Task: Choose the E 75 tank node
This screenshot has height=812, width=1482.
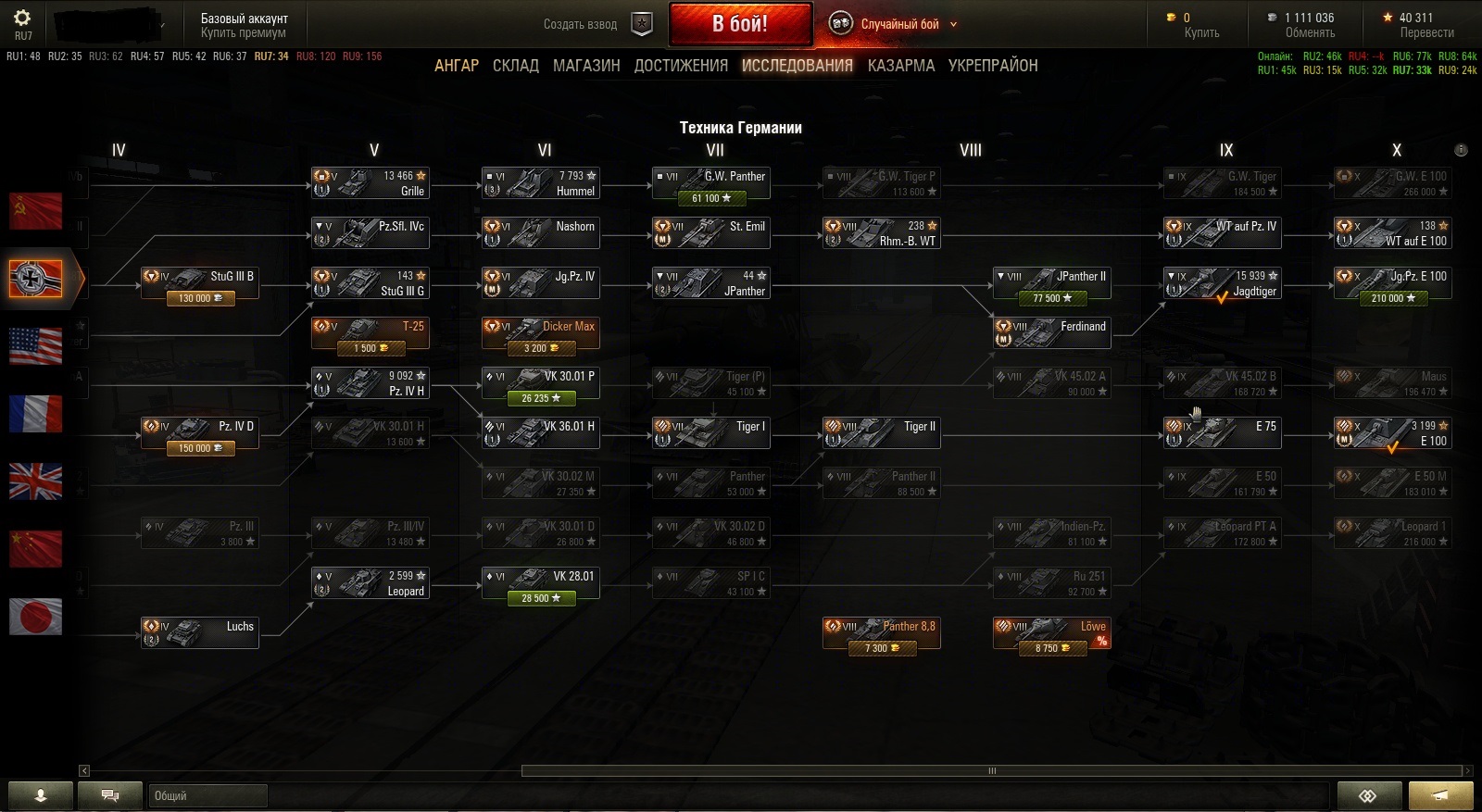Action: coord(1222,432)
